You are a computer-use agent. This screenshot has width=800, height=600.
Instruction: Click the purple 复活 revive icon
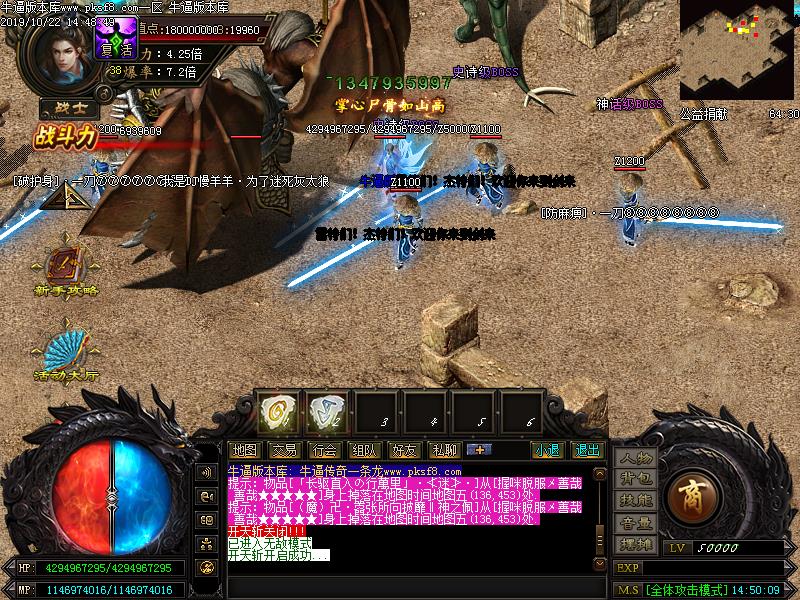[119, 37]
